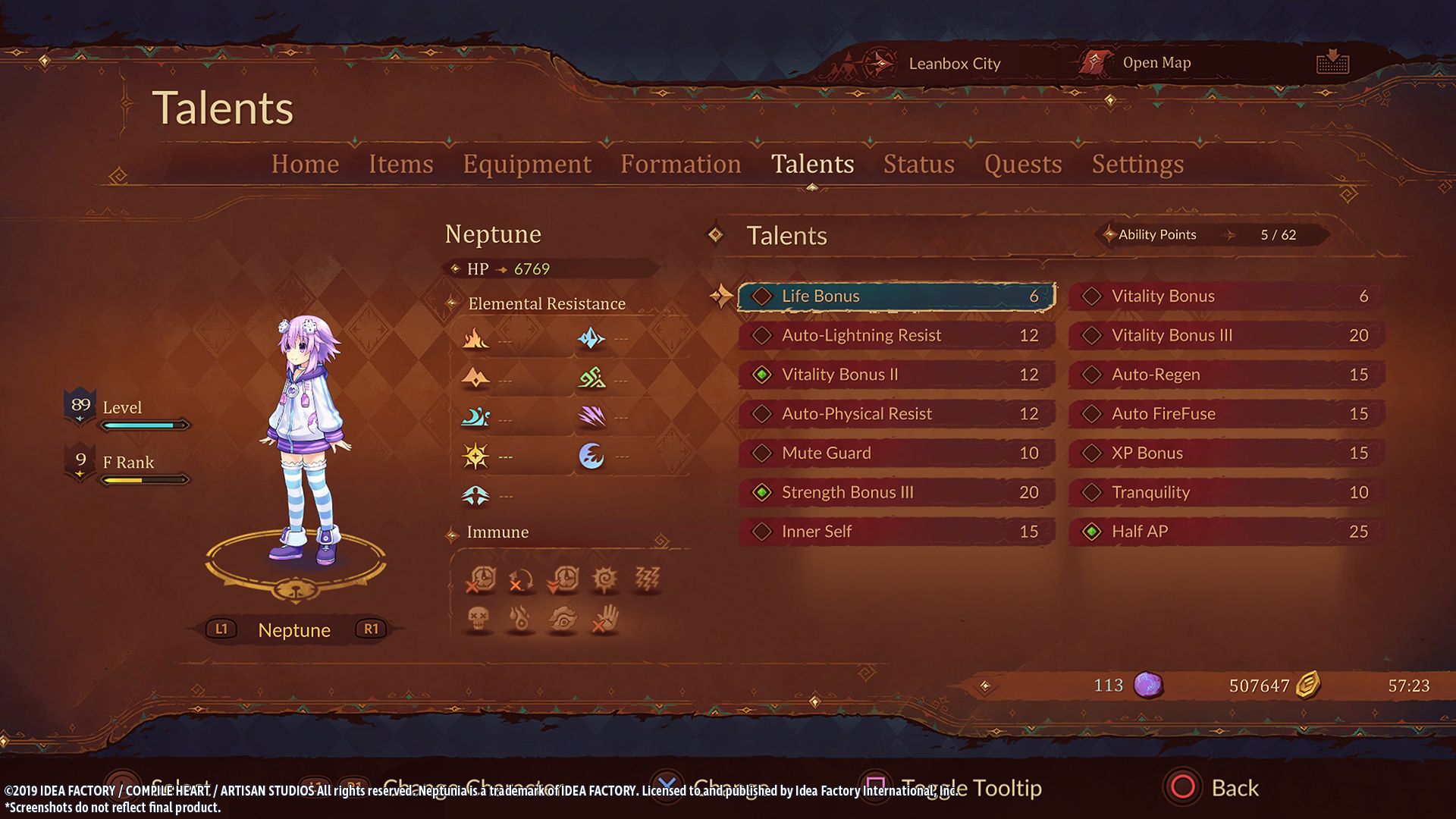This screenshot has height=819, width=1456.
Task: Toggle the Half AP talent
Action: pyautogui.click(x=1226, y=532)
